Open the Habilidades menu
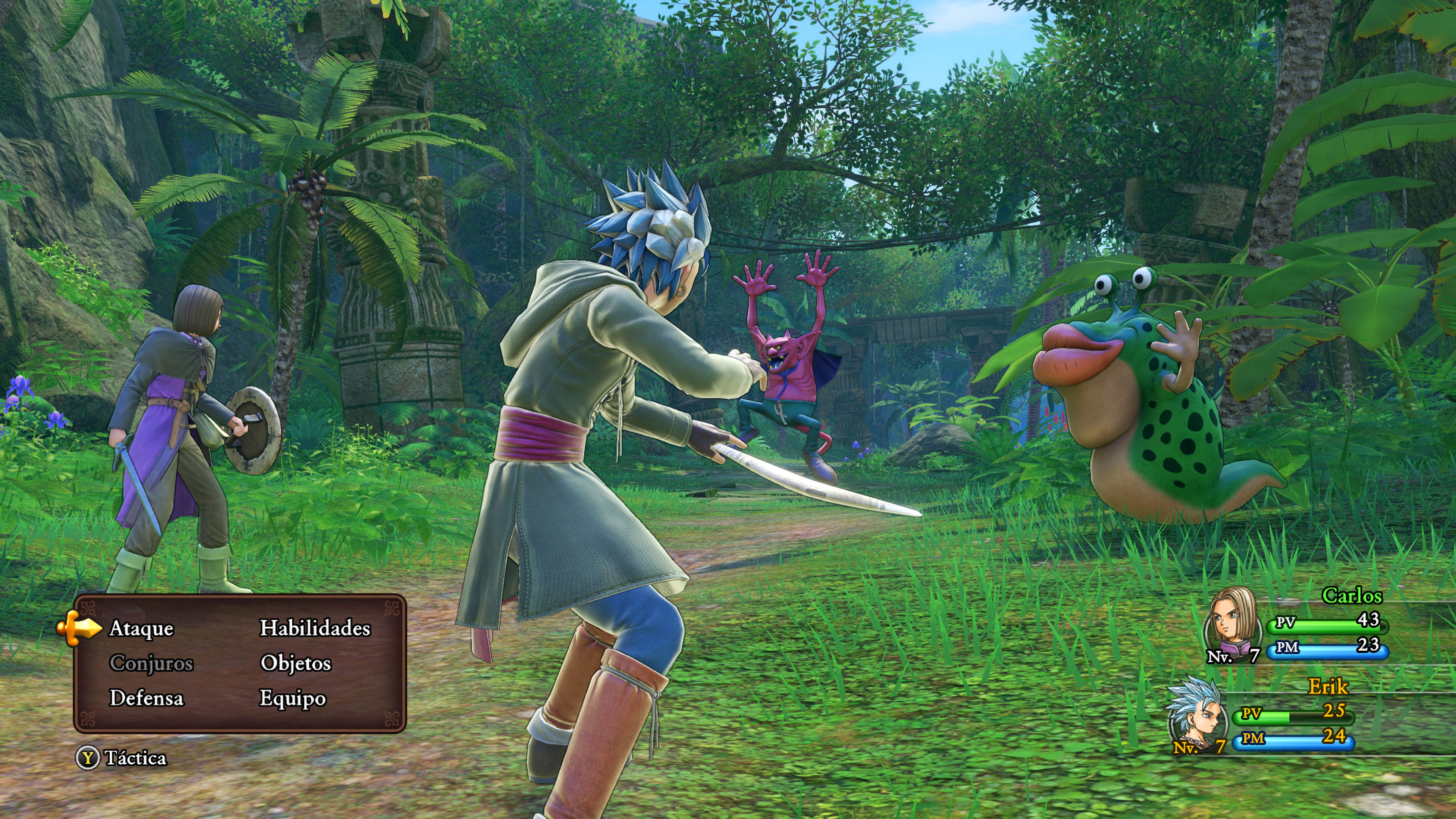 pyautogui.click(x=315, y=628)
